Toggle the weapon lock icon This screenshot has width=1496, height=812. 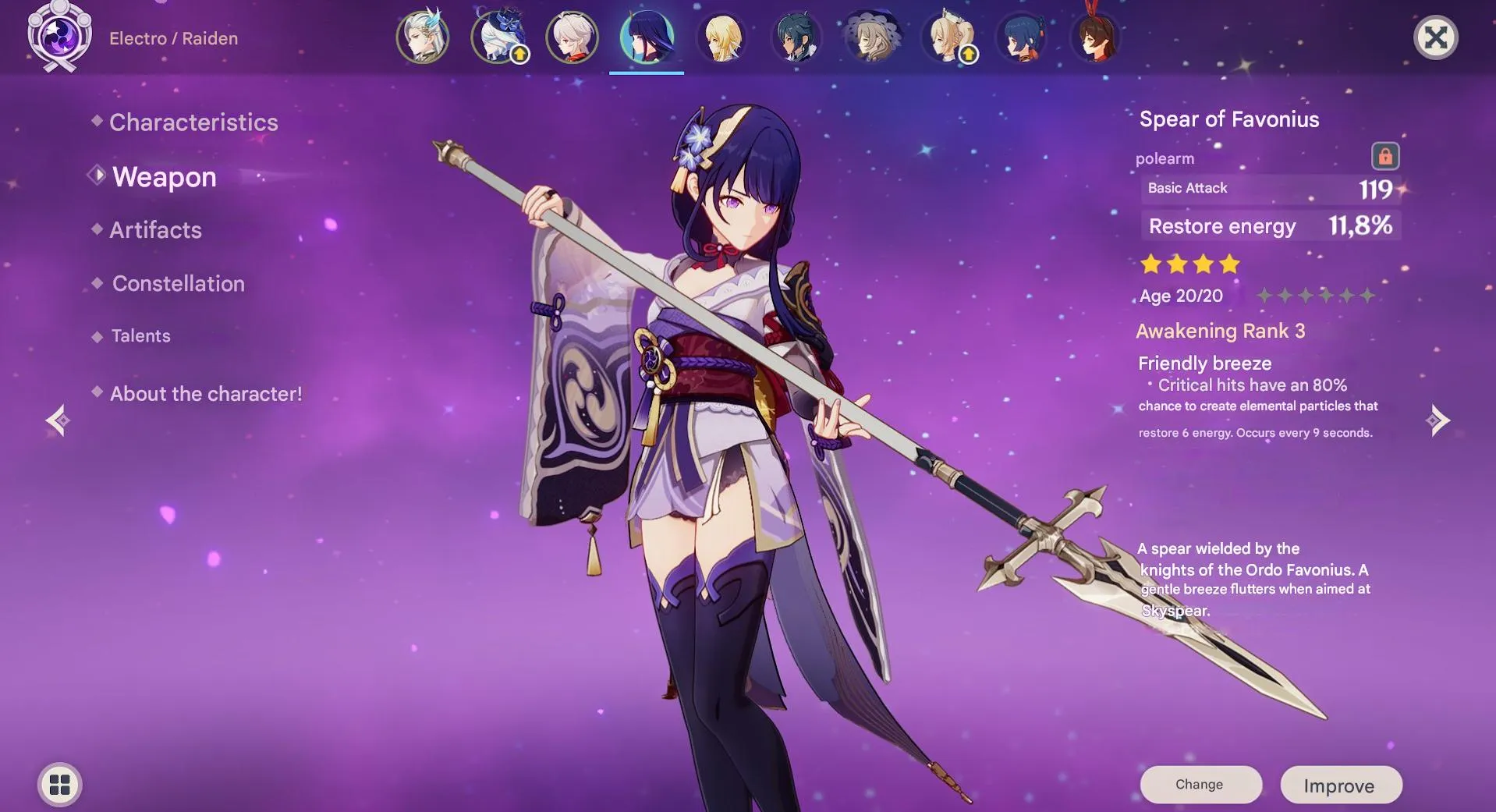tap(1384, 157)
